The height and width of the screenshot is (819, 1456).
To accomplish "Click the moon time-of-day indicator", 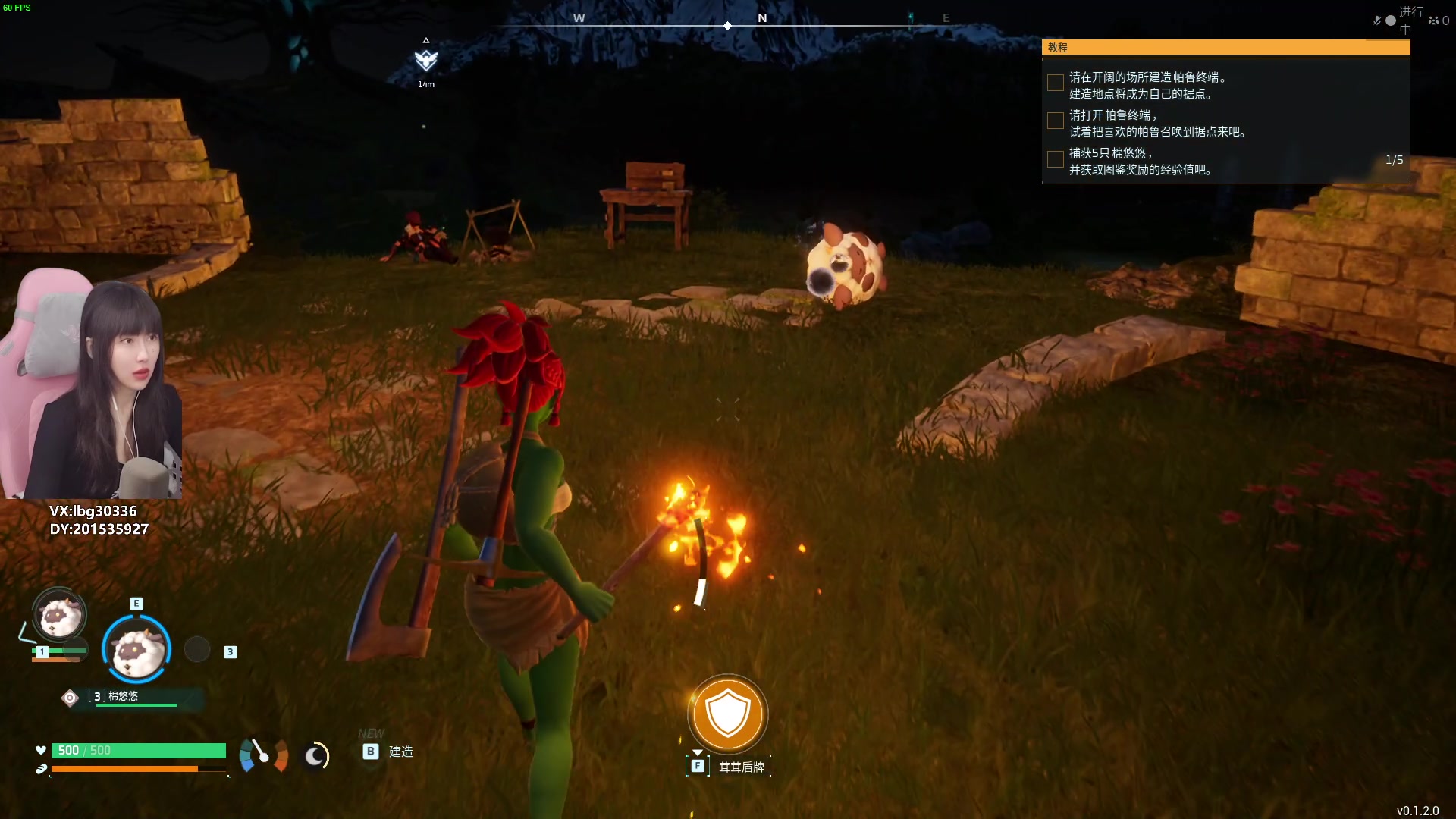I will [315, 755].
